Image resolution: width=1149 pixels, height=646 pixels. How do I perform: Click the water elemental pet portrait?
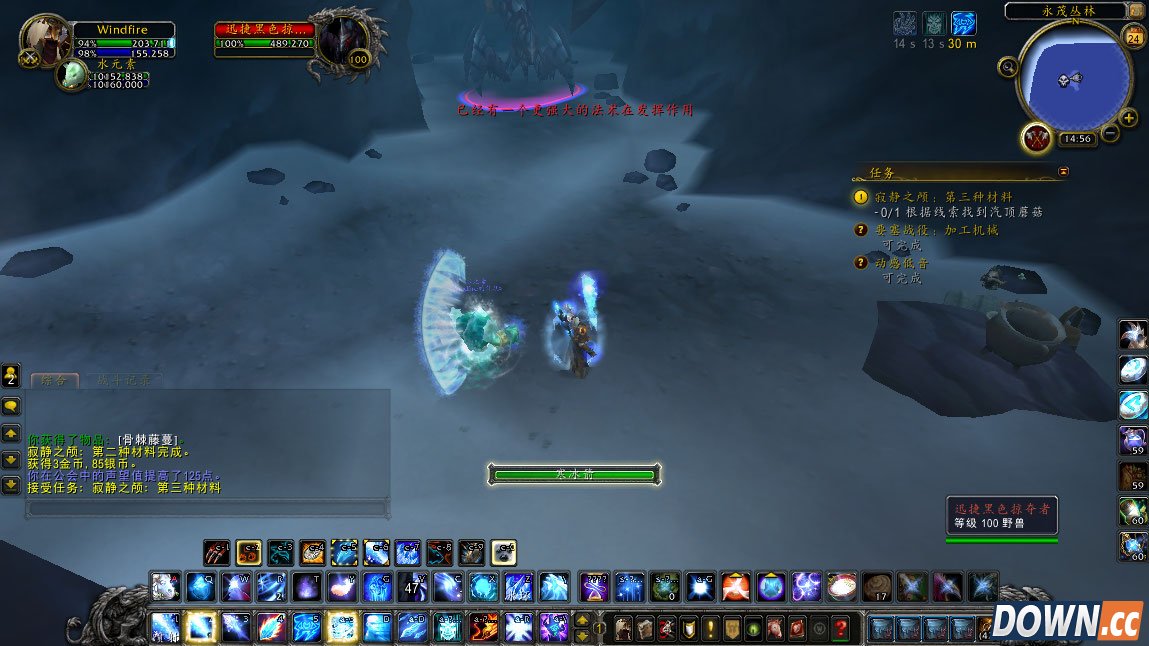pos(72,75)
